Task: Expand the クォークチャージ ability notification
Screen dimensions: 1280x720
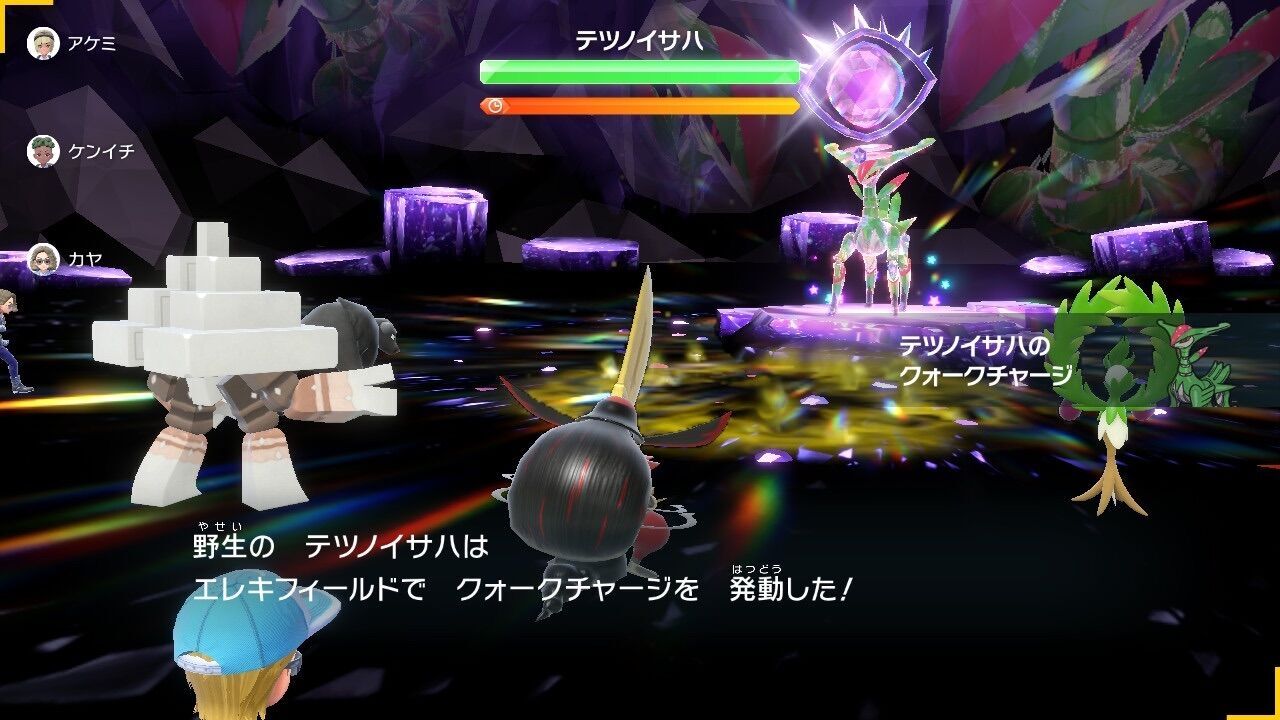Action: pyautogui.click(x=985, y=365)
